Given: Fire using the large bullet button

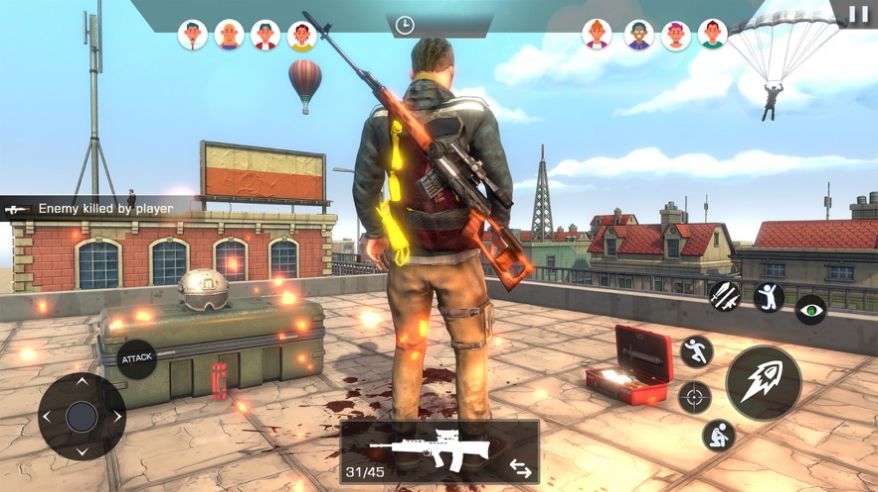Looking at the screenshot, I should [763, 383].
